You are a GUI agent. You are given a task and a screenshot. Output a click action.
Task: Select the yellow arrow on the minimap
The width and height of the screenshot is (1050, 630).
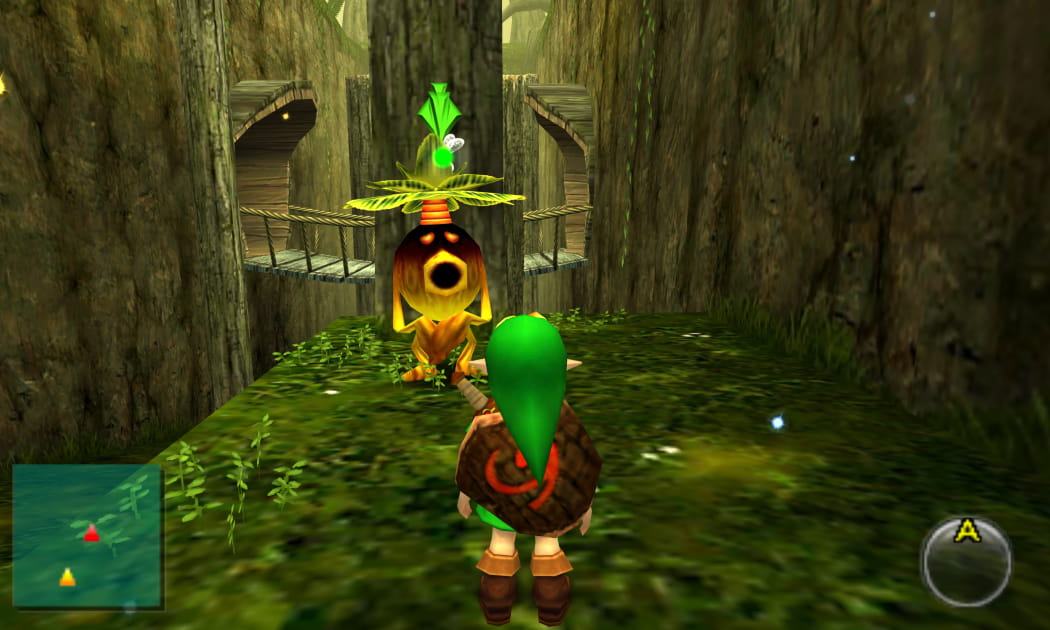[67, 577]
